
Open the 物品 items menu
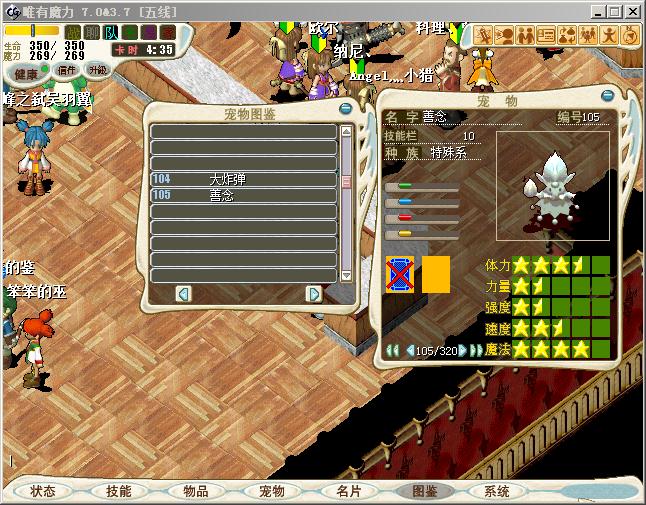(195, 491)
